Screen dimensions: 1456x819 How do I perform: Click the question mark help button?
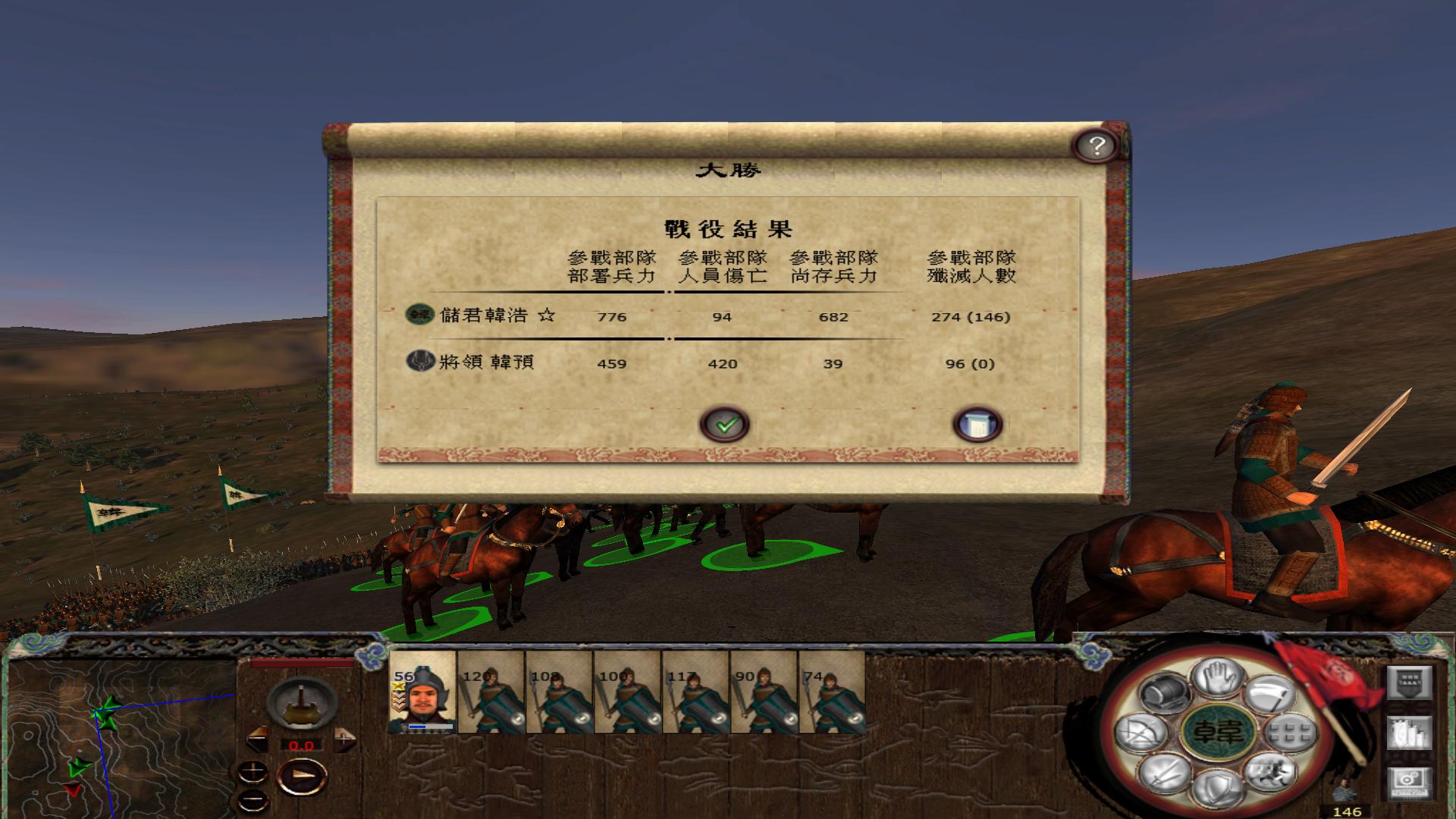[x=1097, y=144]
